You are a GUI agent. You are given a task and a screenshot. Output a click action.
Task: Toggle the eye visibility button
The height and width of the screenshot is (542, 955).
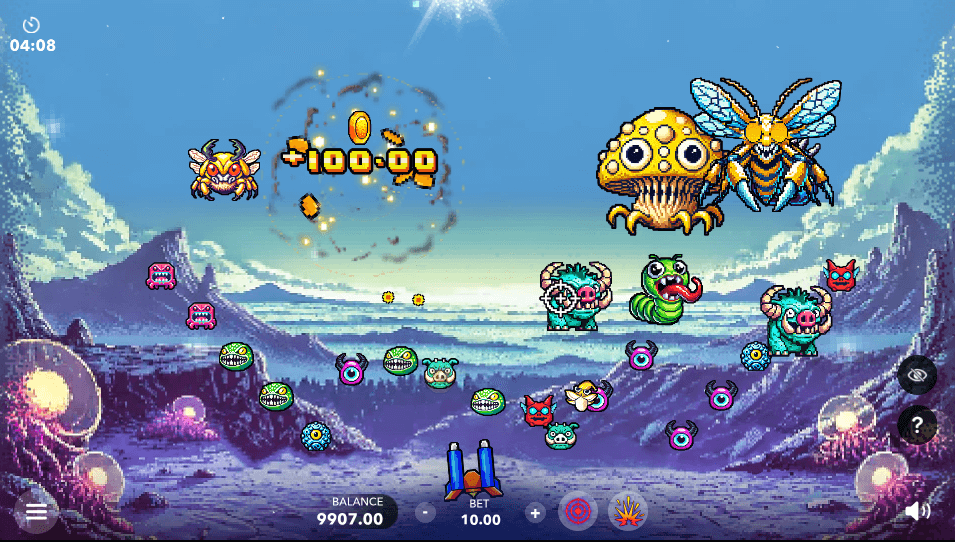pyautogui.click(x=917, y=375)
